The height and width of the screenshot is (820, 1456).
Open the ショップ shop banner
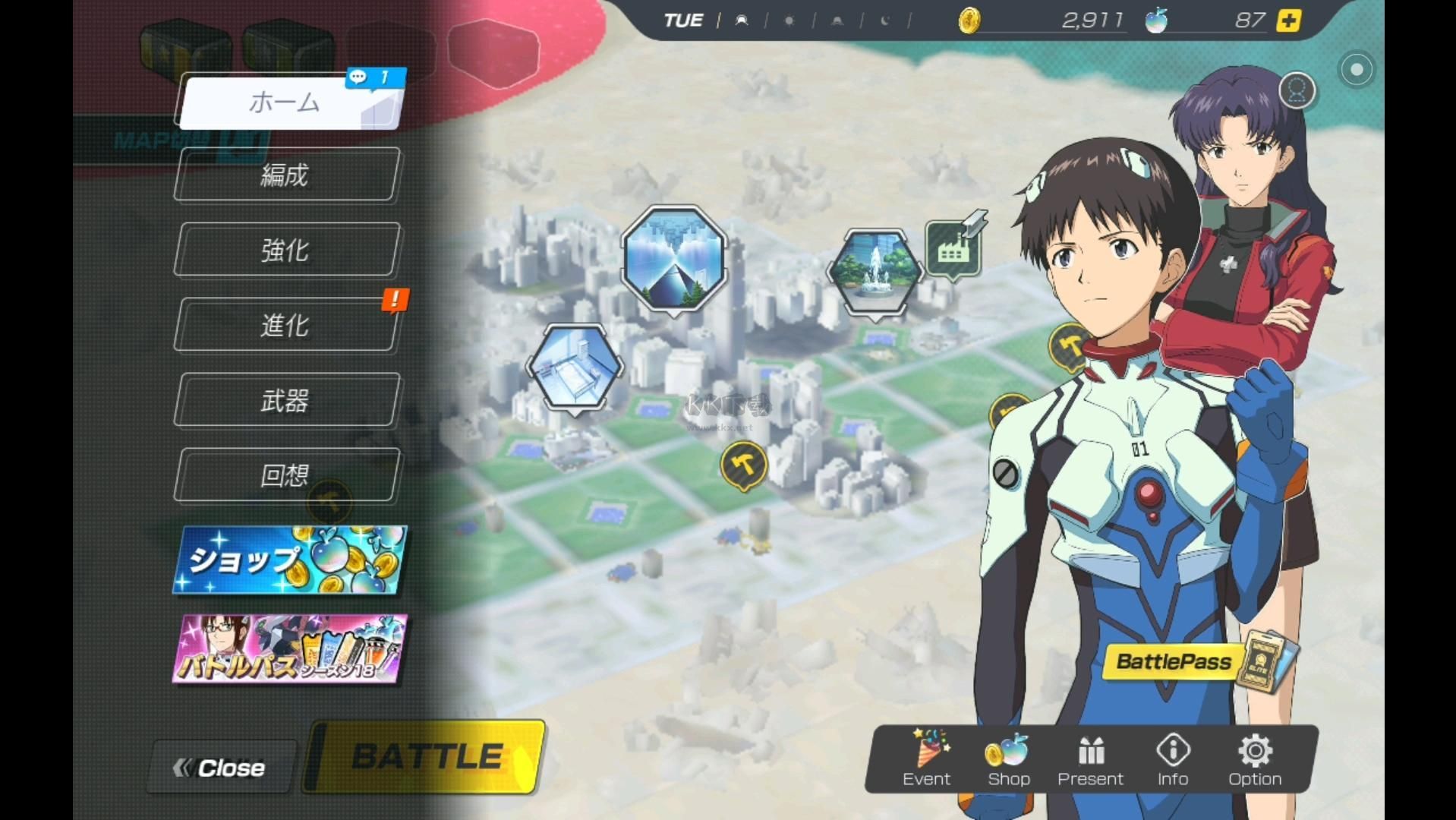(289, 560)
